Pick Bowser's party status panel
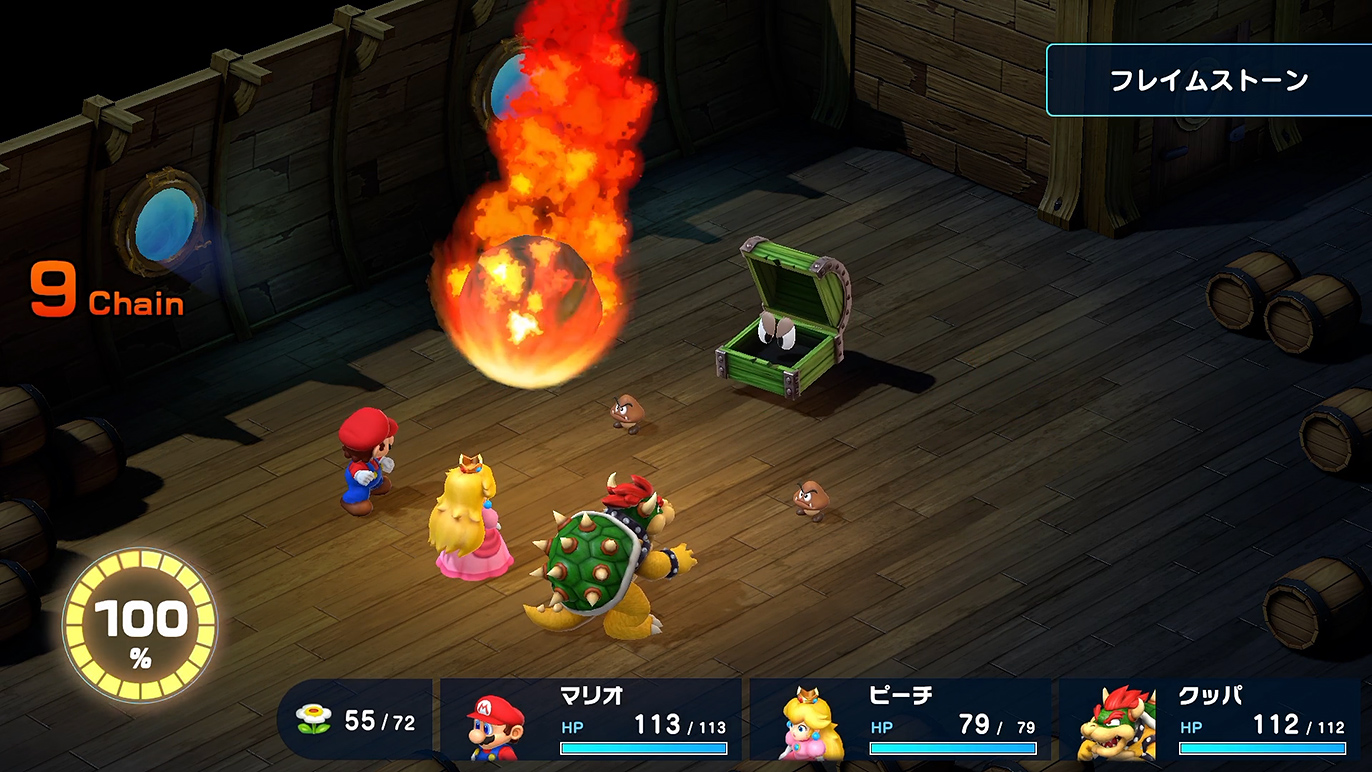This screenshot has width=1372, height=772. click(x=1210, y=720)
